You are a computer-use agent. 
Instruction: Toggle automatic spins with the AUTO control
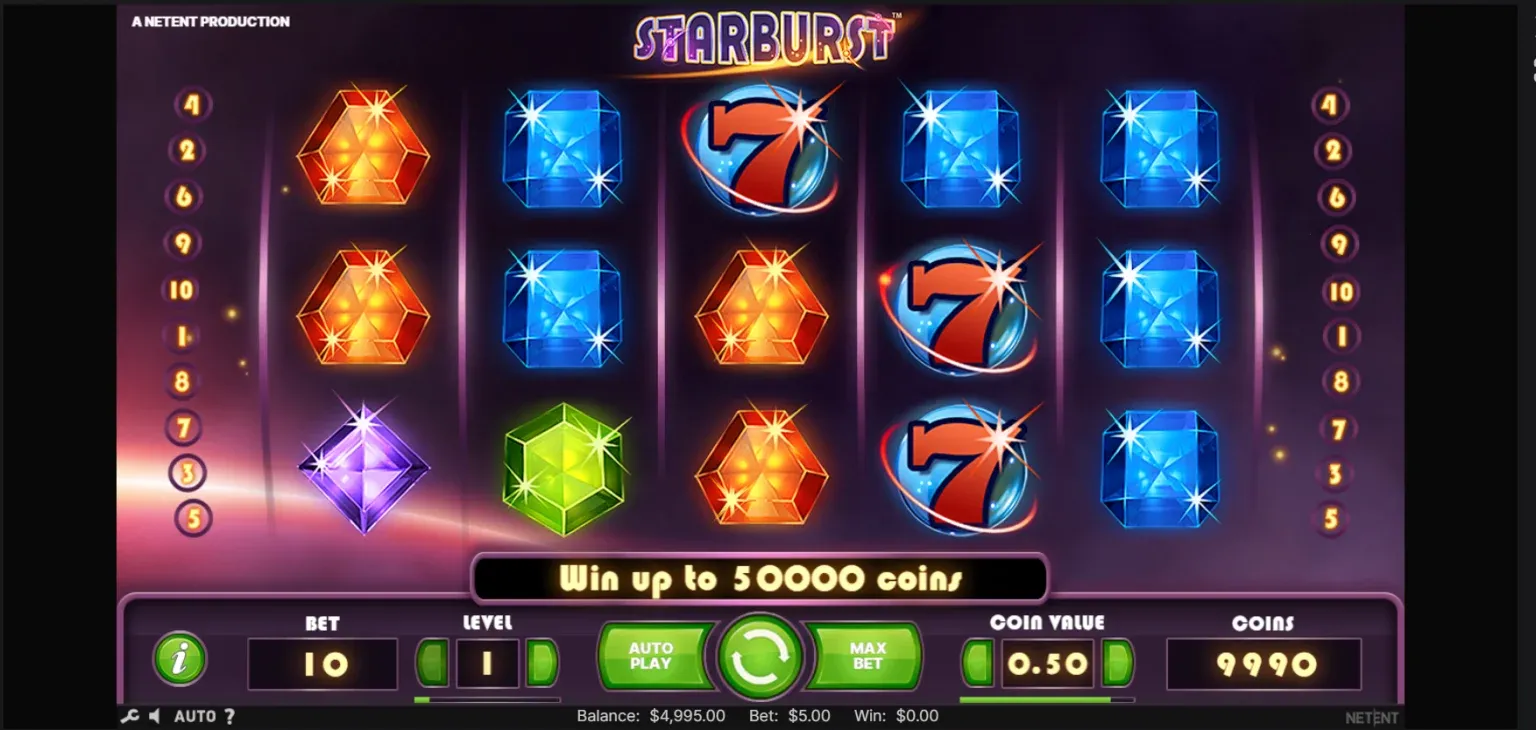[197, 716]
